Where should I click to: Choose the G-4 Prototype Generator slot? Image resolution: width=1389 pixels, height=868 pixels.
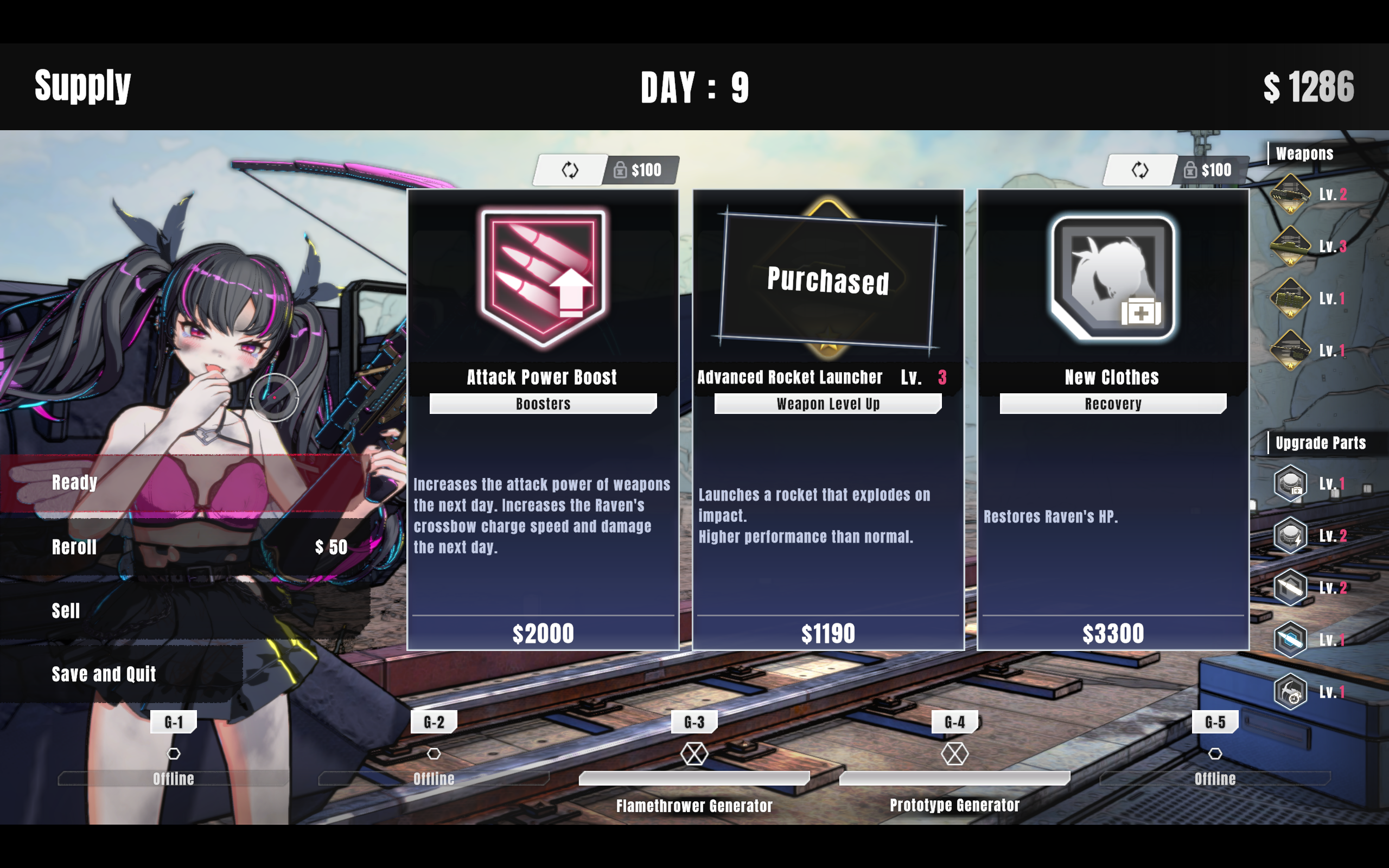tap(954, 754)
